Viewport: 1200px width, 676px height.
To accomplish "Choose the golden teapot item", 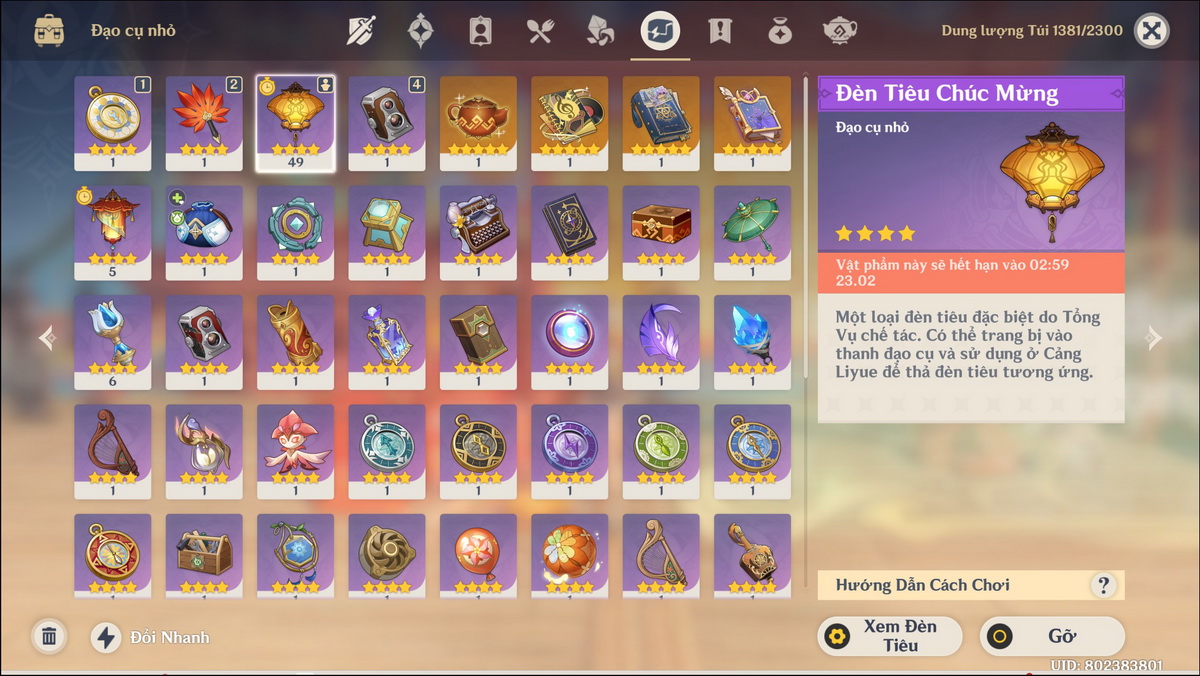I will click(478, 122).
